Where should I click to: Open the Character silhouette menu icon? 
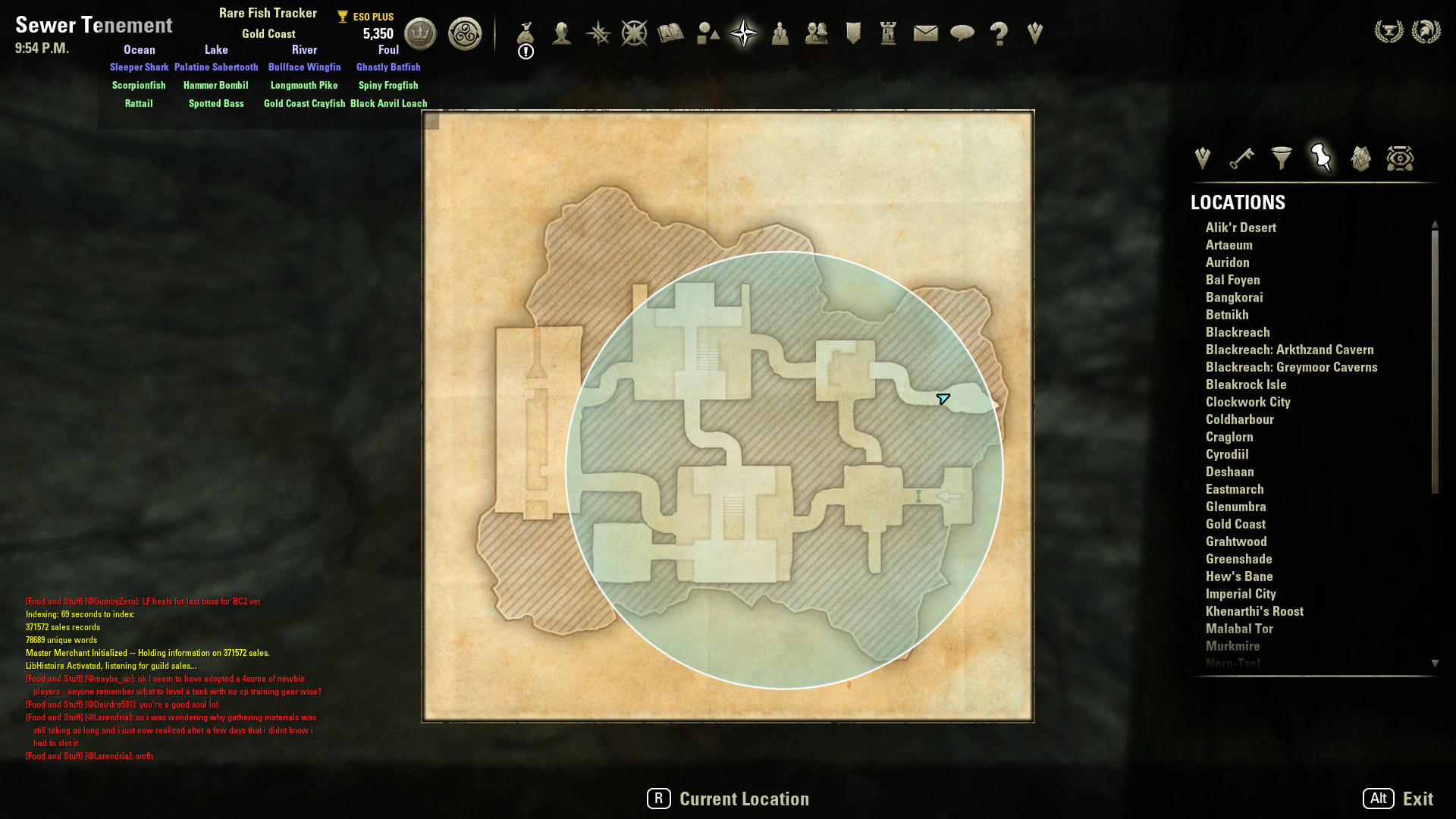click(x=562, y=33)
